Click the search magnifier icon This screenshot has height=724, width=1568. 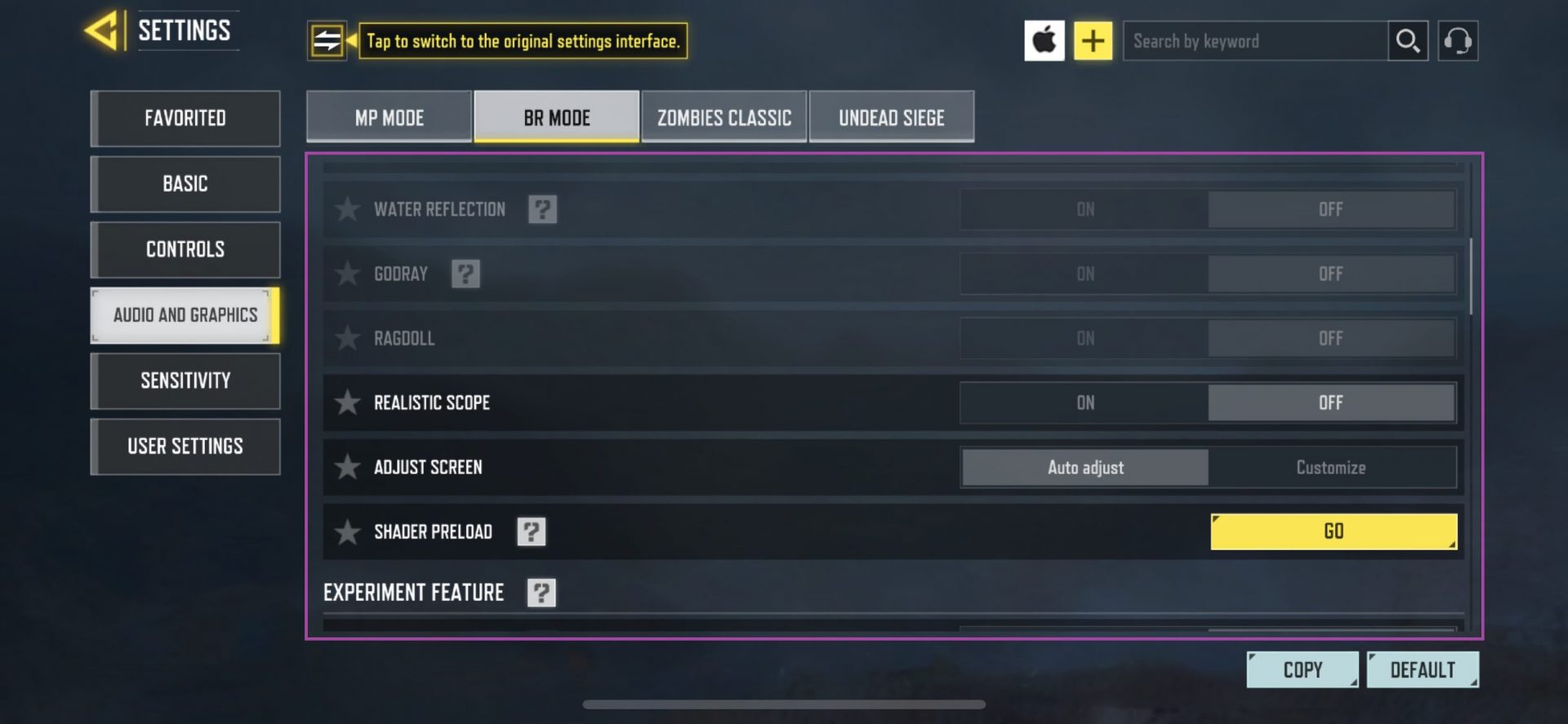pyautogui.click(x=1407, y=39)
